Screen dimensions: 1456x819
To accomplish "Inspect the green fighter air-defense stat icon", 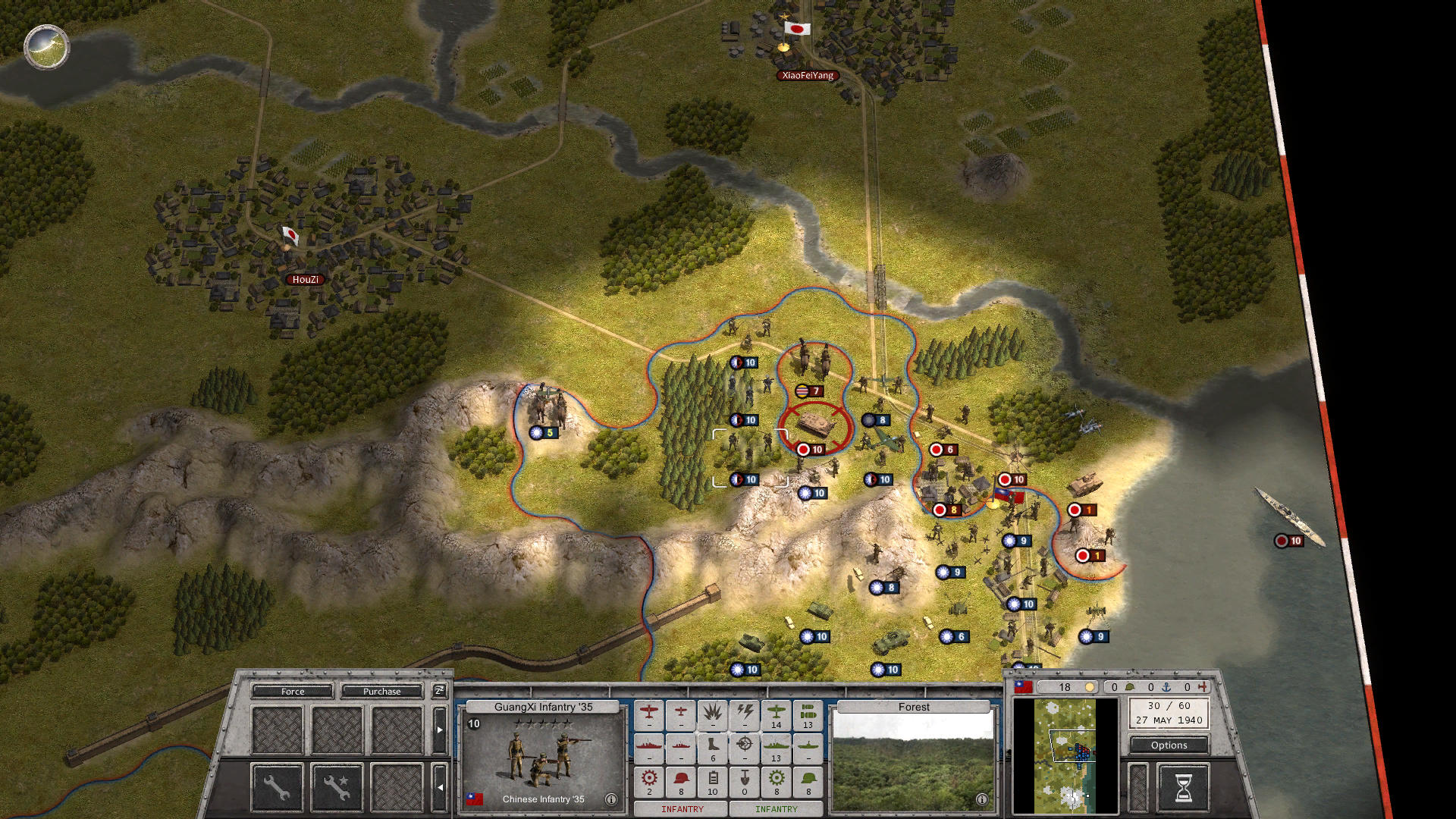I will tap(776, 714).
